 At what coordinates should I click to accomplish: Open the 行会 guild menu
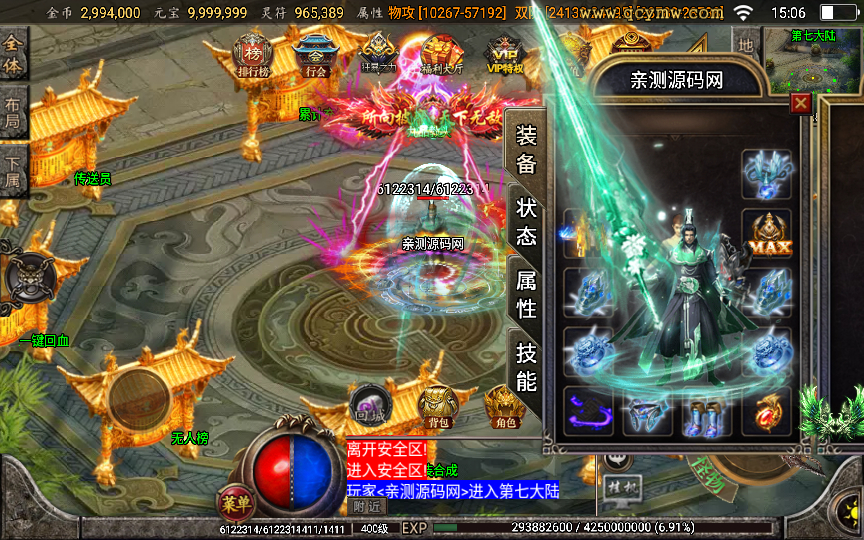(x=317, y=53)
